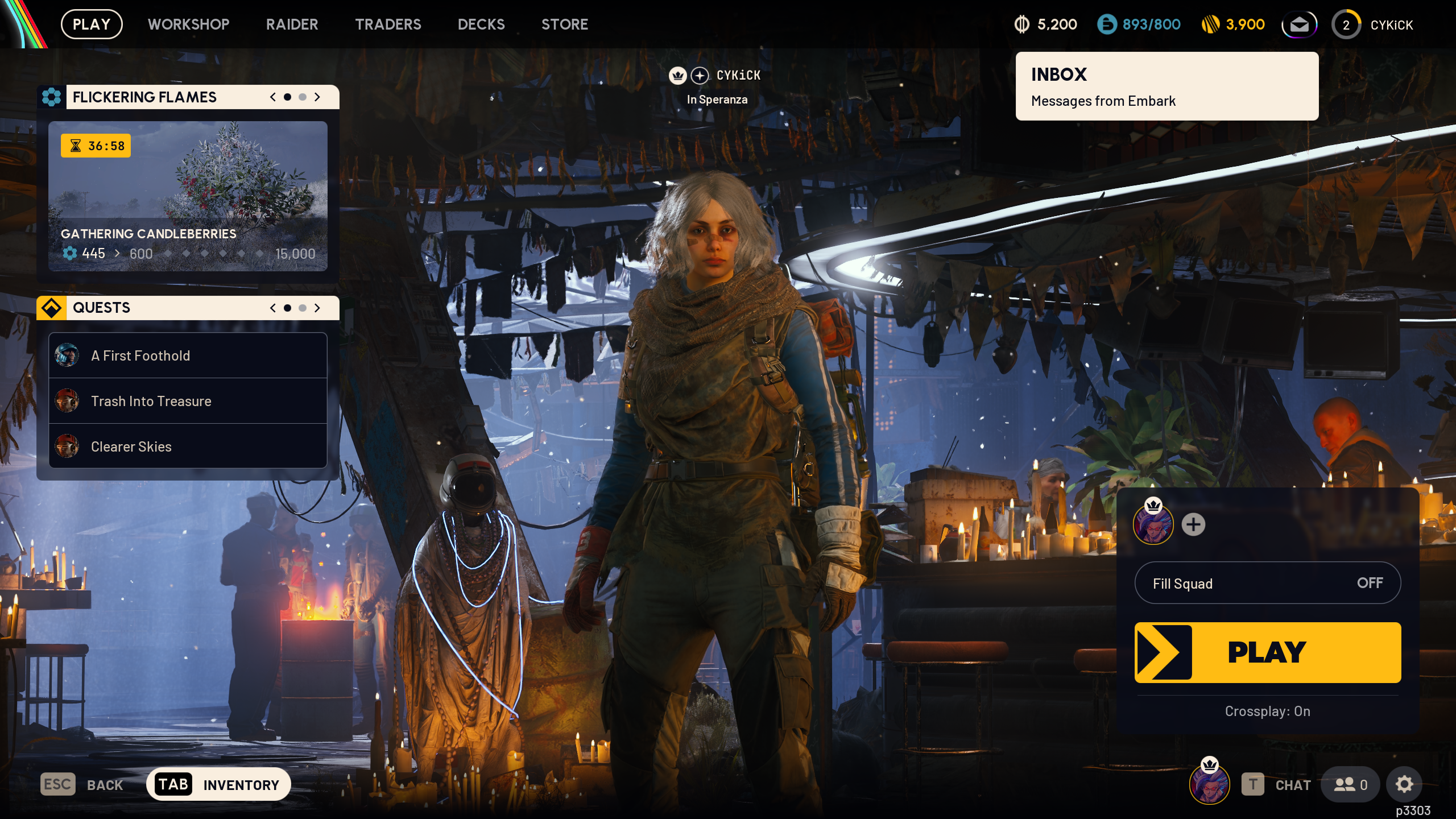Click the player level badge showing 2
This screenshot has height=819, width=1456.
point(1346,24)
